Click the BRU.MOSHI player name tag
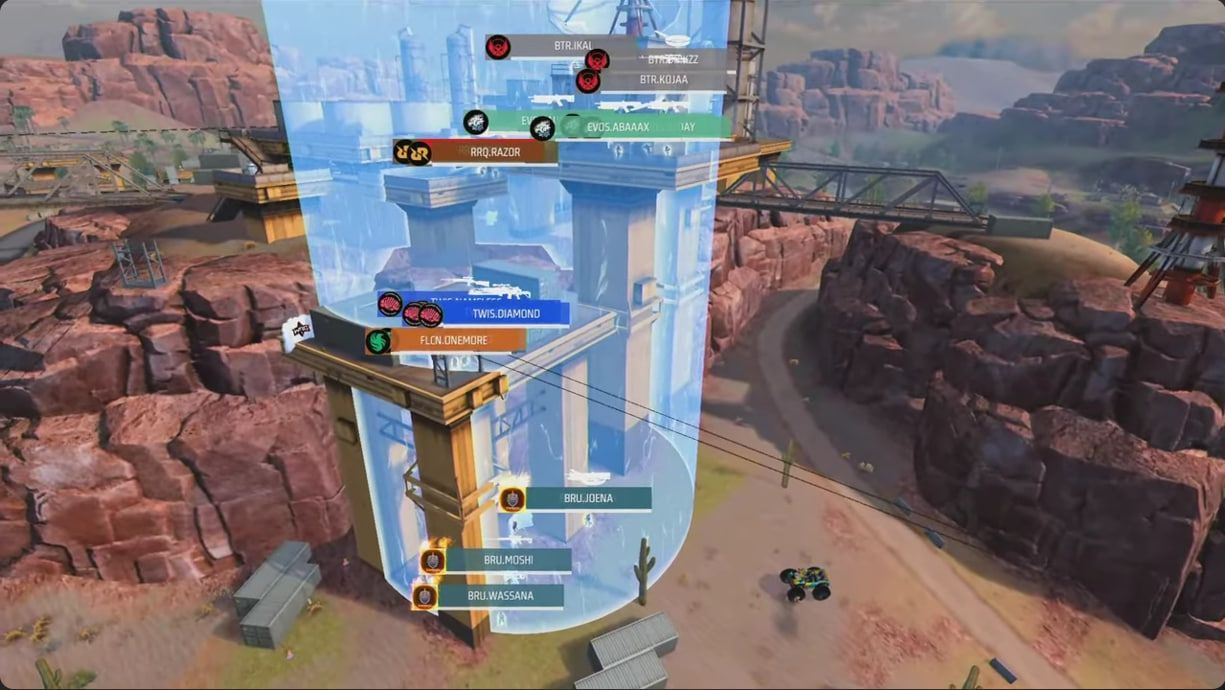1225x690 pixels. (x=508, y=560)
